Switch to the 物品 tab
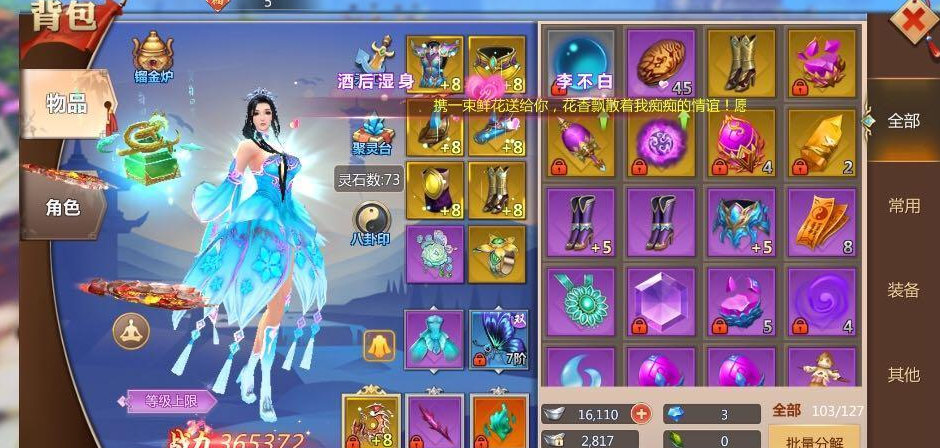Screen dimensions: 940x448 pyautogui.click(x=67, y=102)
